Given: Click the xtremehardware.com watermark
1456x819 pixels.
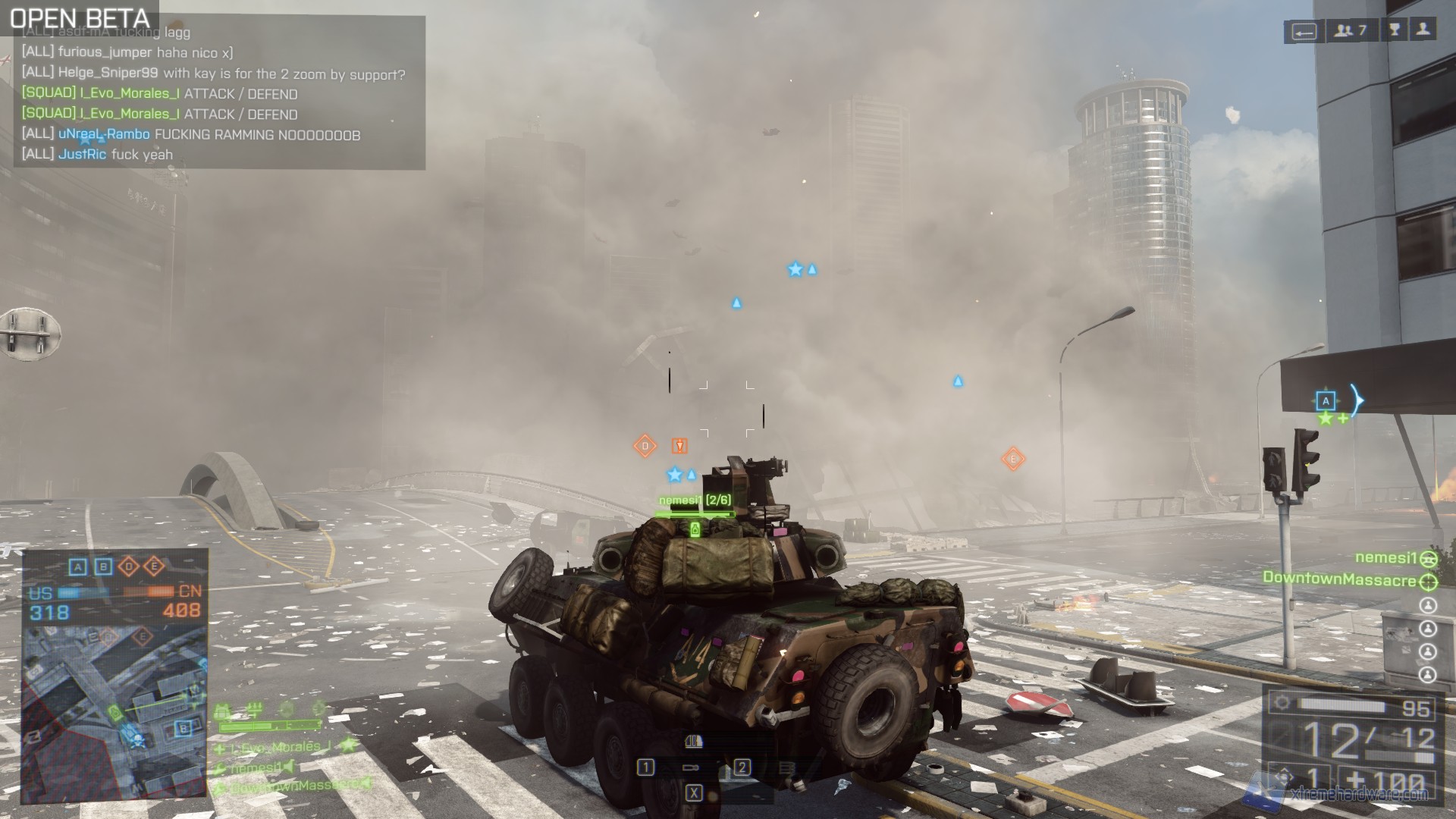Looking at the screenshot, I should click(x=1357, y=794).
